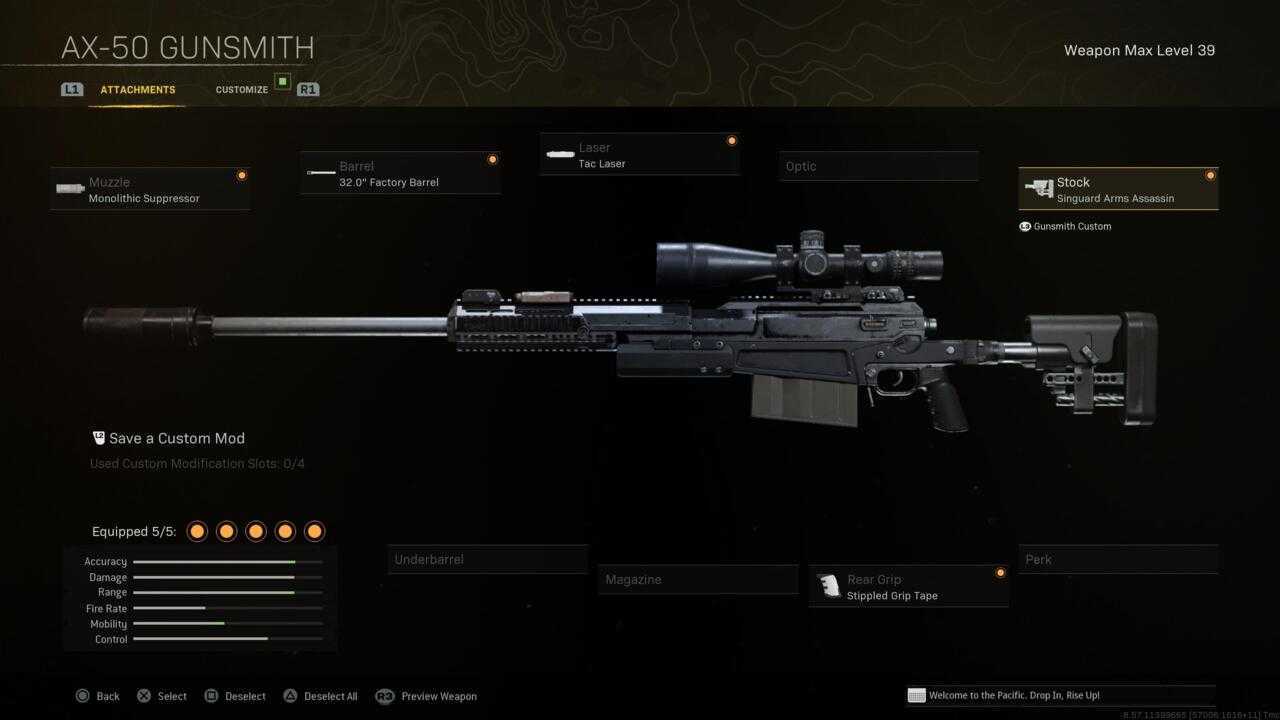Select the empty Optic attachment slot
This screenshot has width=1280, height=720.
[878, 166]
